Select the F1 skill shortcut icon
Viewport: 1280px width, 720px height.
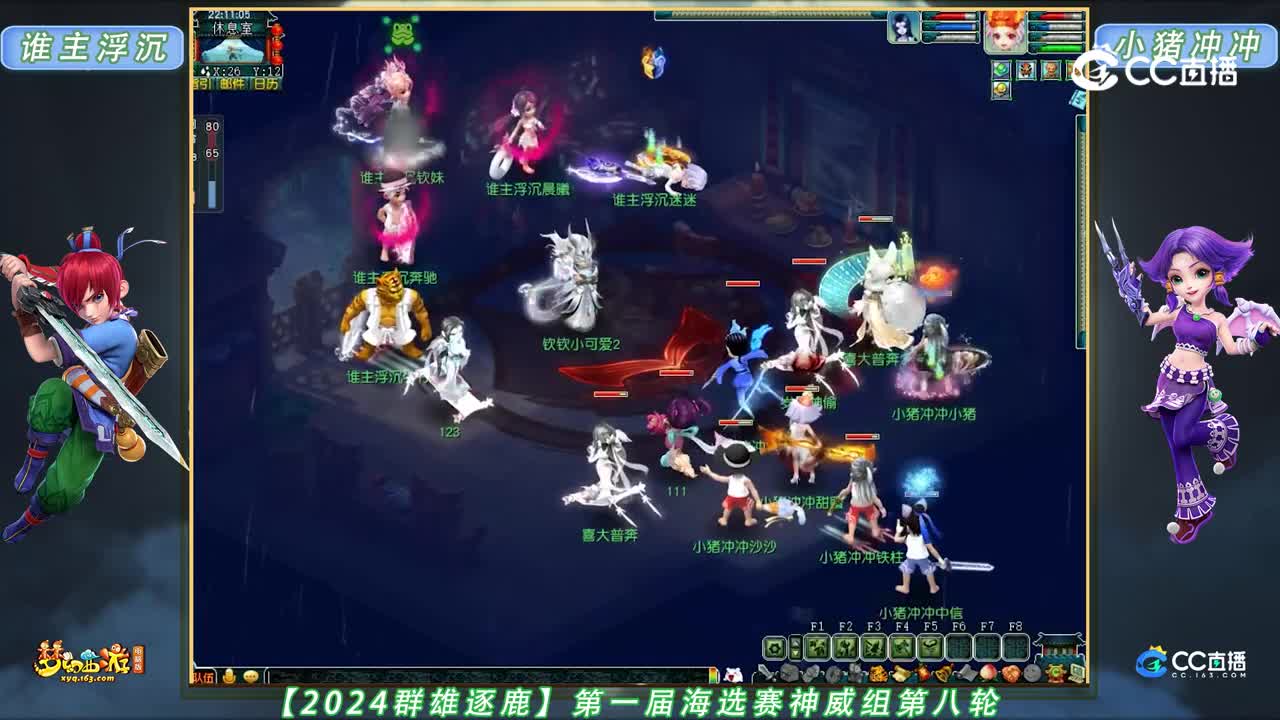(x=818, y=646)
